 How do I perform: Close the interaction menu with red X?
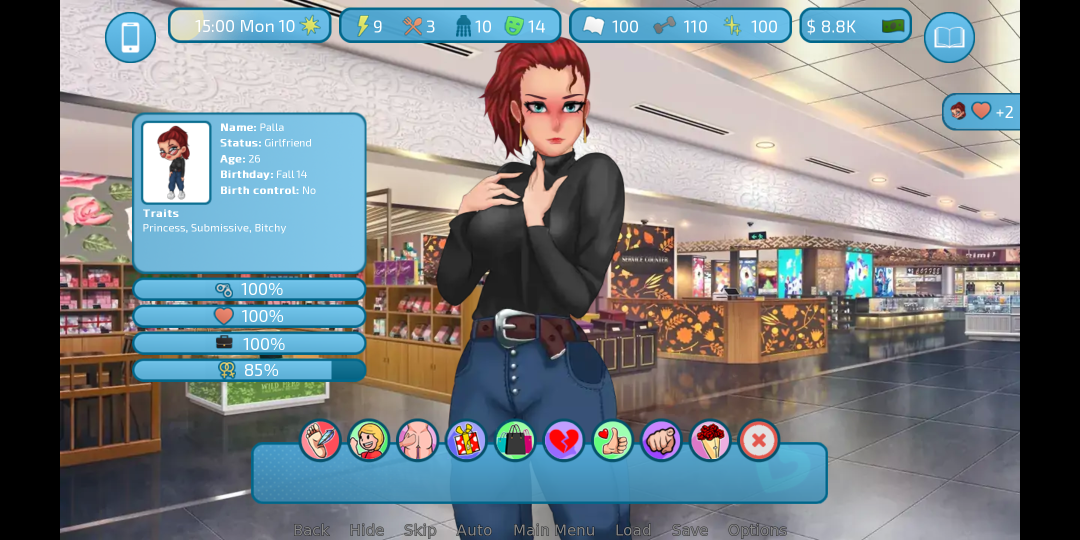point(758,440)
